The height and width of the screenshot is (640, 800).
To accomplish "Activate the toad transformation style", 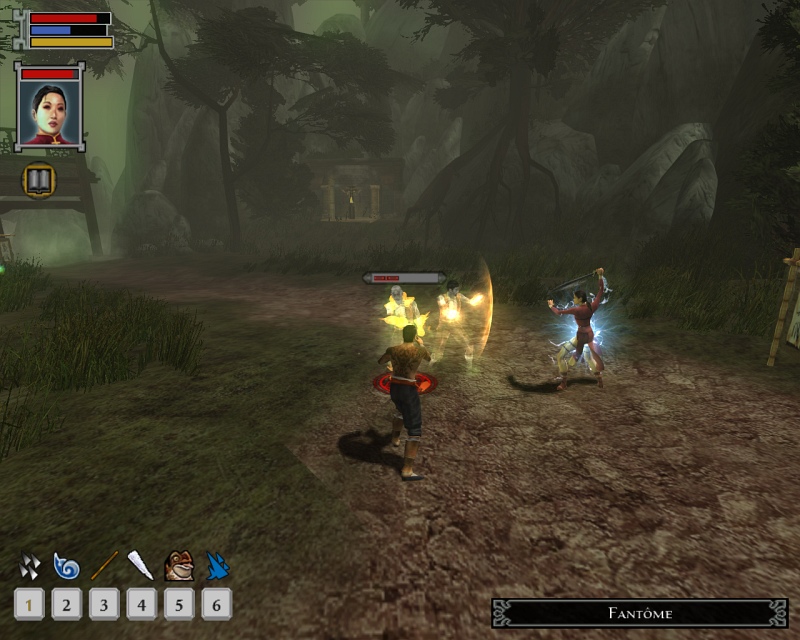I will (x=179, y=567).
